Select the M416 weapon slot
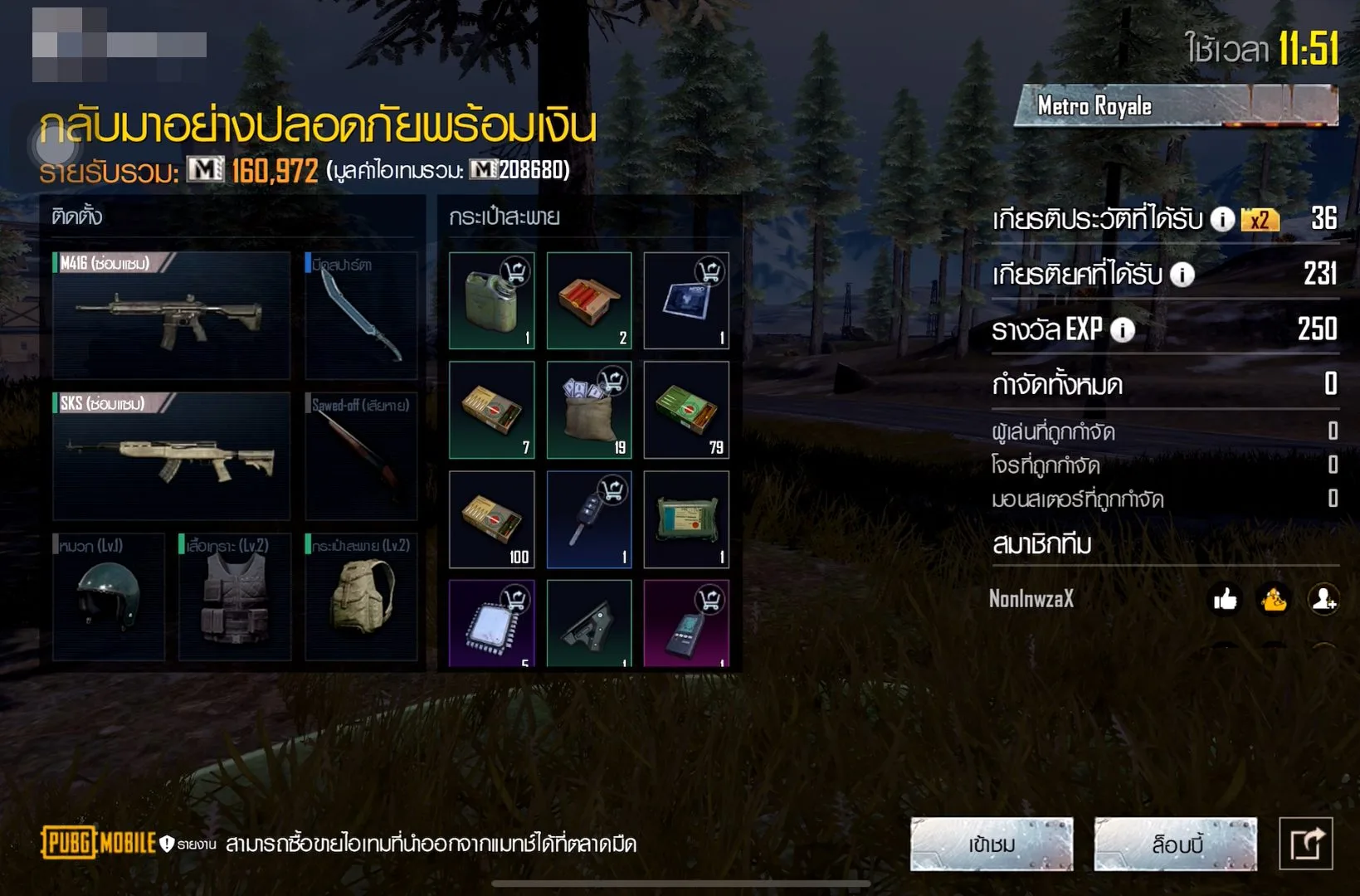 (171, 315)
